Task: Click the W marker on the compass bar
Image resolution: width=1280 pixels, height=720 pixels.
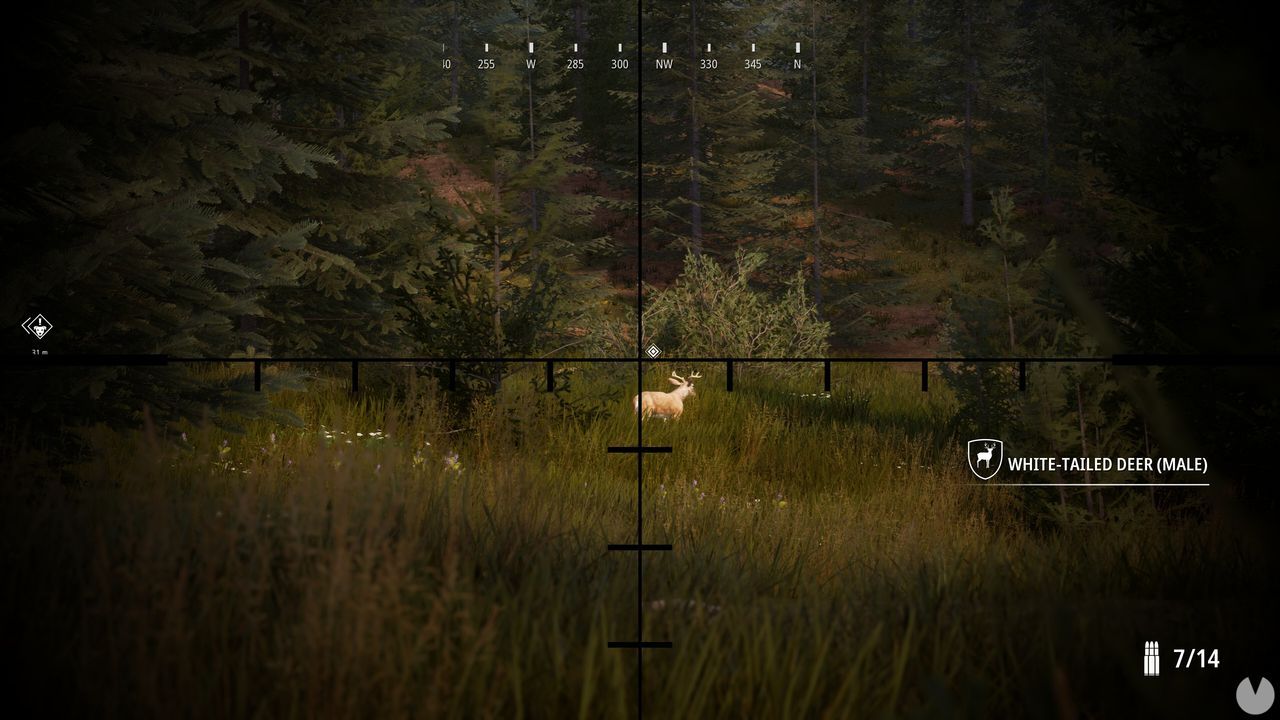Action: click(x=529, y=63)
